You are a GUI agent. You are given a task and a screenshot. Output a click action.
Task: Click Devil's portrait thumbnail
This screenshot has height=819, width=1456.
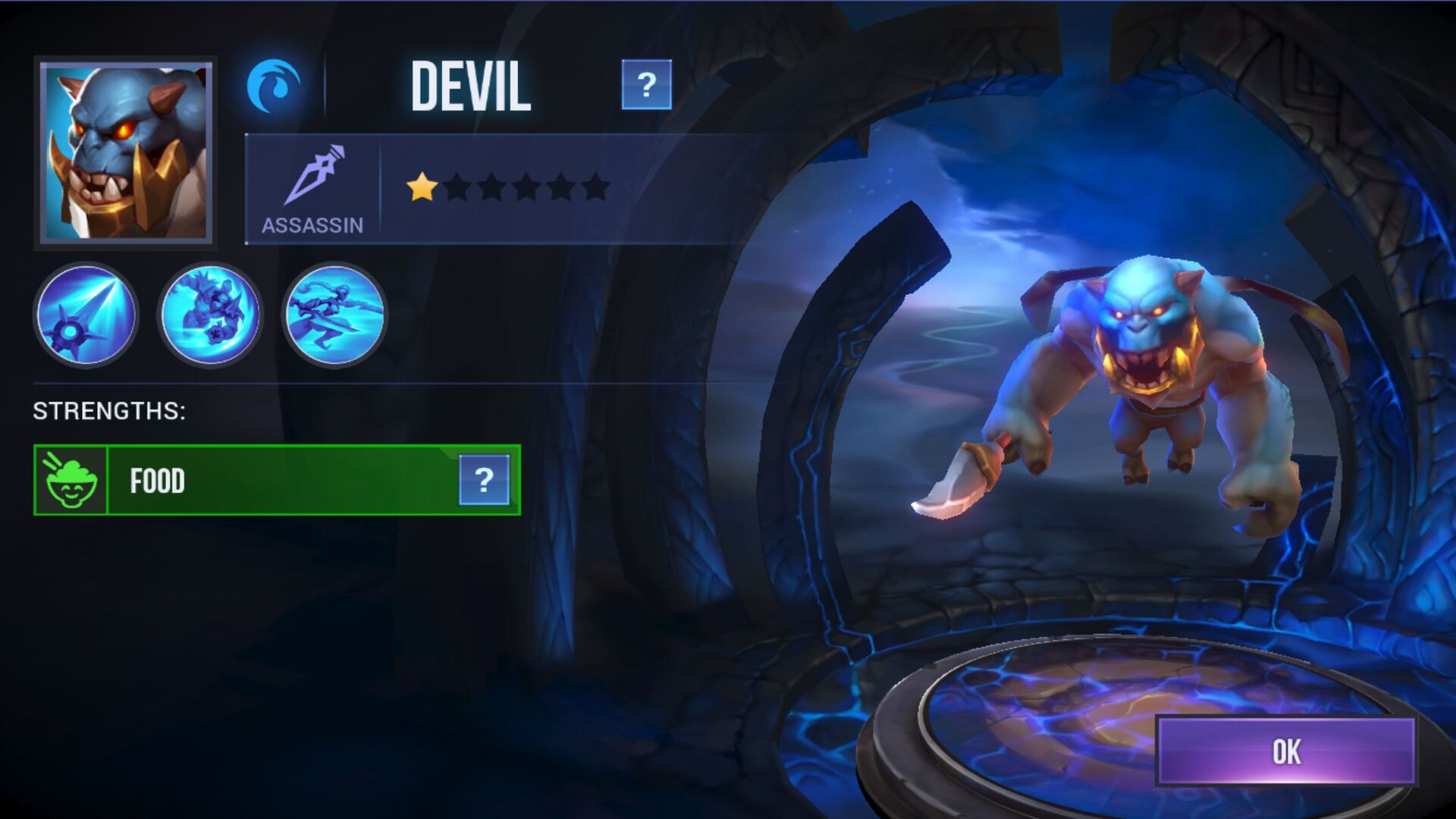click(x=125, y=152)
